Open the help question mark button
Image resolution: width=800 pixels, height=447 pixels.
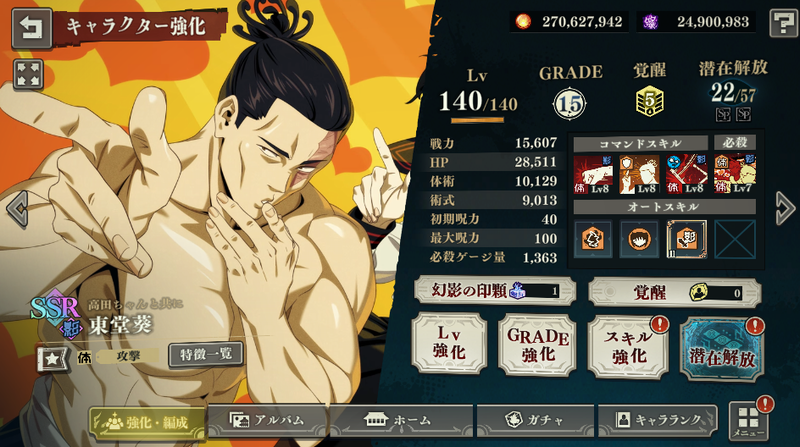(783, 23)
